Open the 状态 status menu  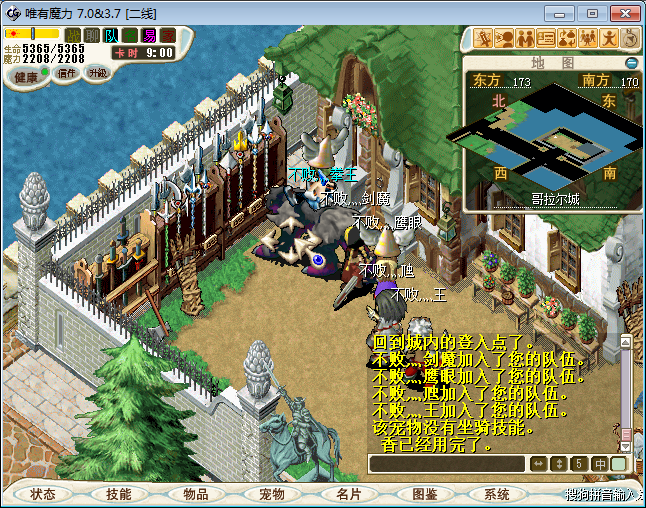coord(43,494)
